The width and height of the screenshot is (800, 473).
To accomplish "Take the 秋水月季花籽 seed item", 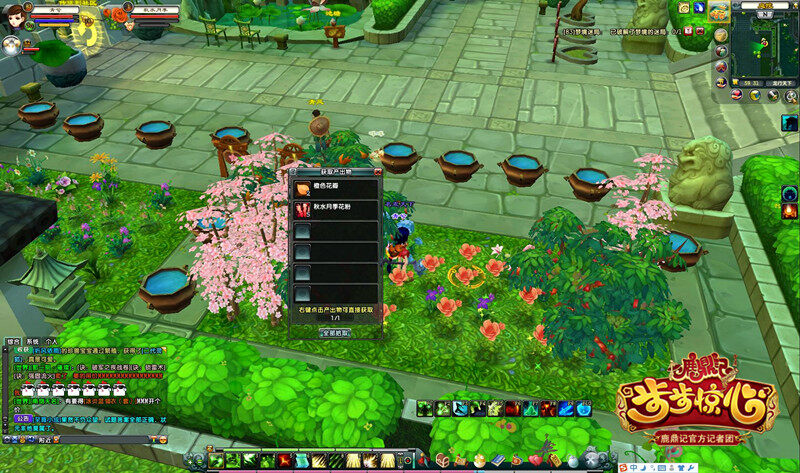I will (x=301, y=208).
